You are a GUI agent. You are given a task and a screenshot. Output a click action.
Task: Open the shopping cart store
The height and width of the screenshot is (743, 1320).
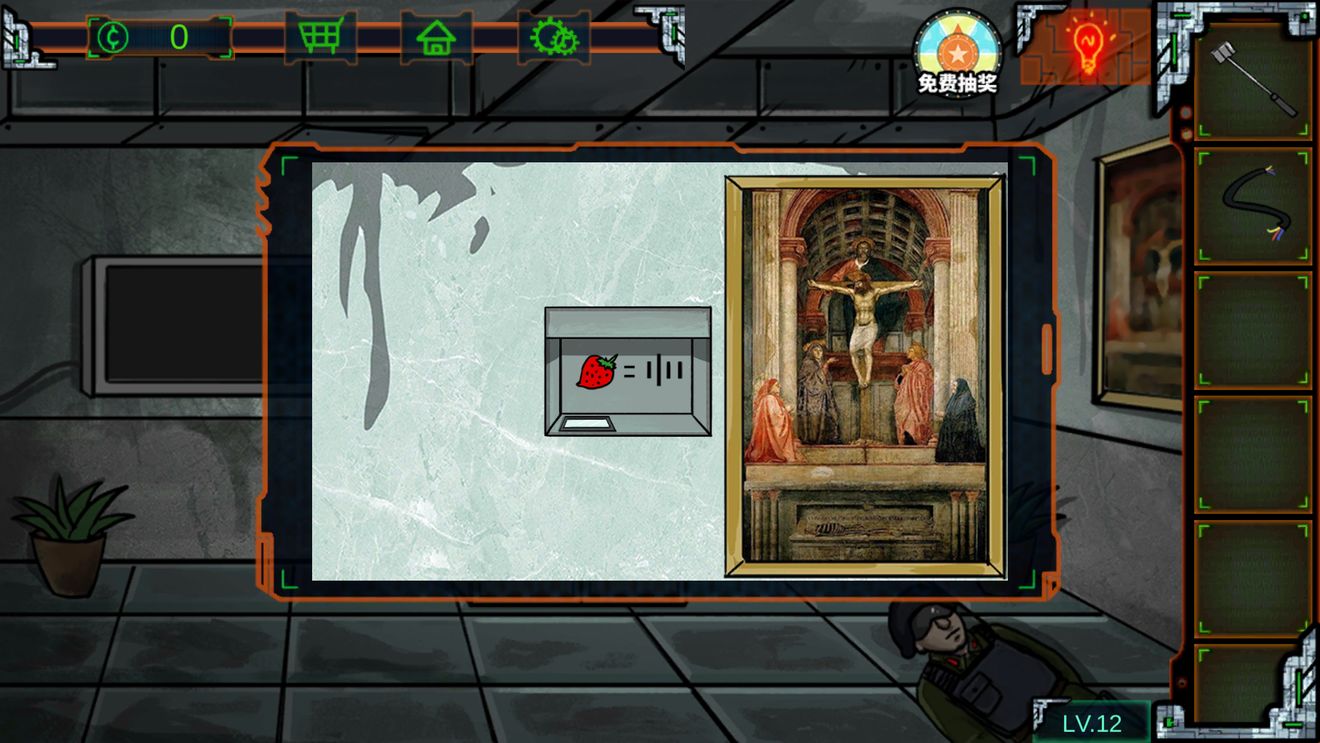tap(320, 38)
